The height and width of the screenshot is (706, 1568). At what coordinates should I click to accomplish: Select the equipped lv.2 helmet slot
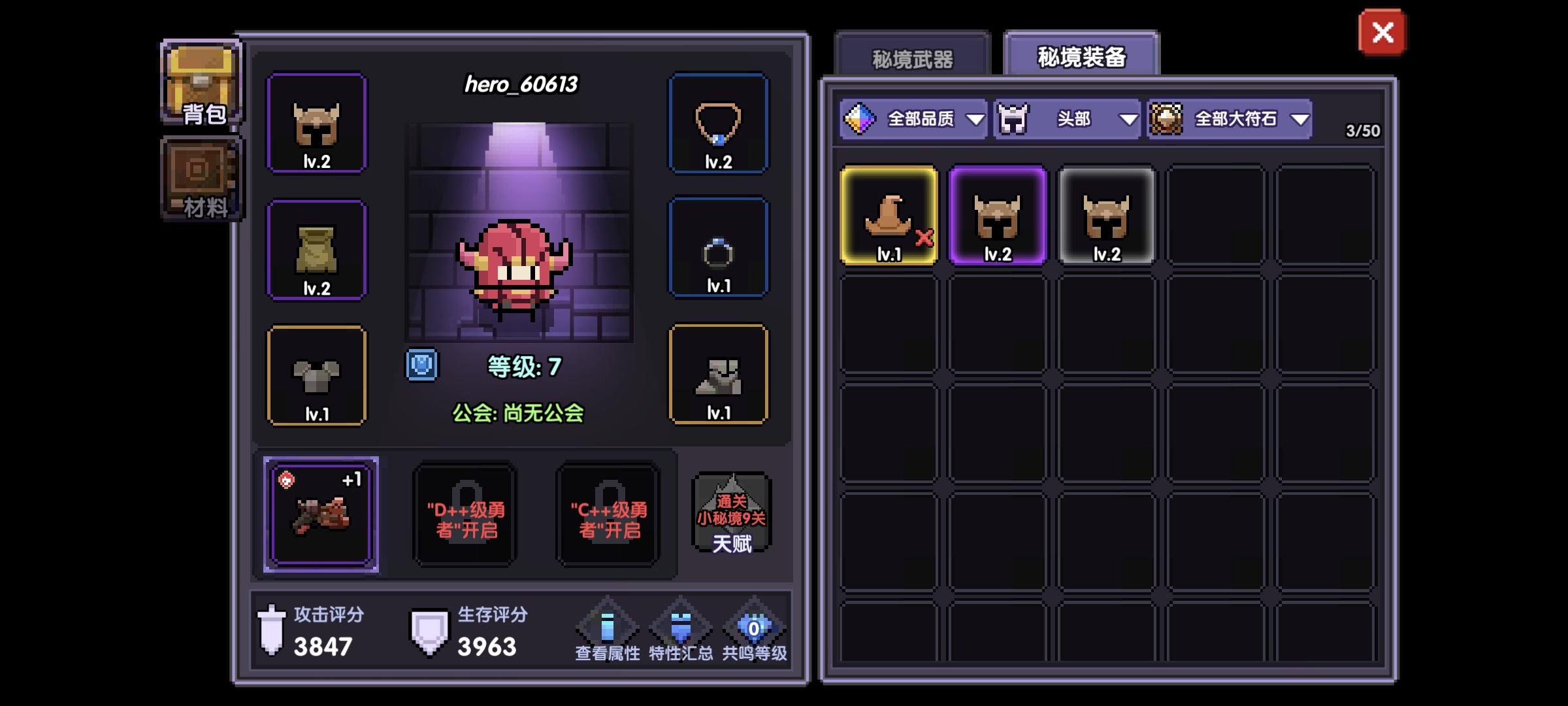click(x=318, y=124)
